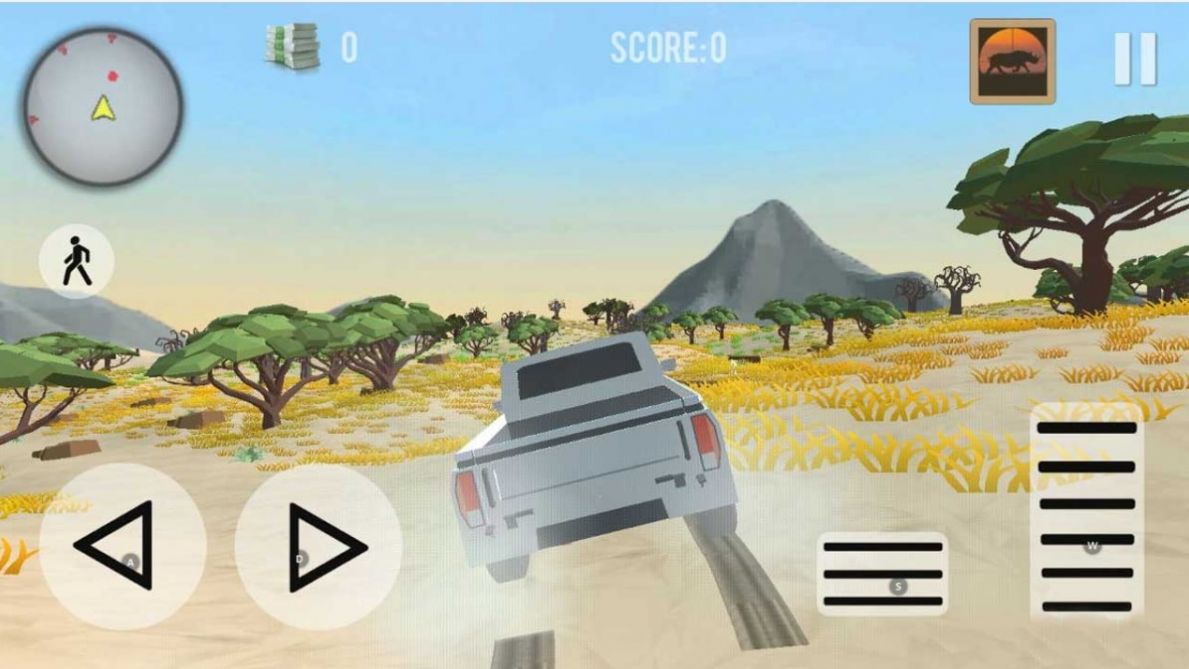Screen dimensions: 1189x669
Task: Open the rhino hunting target icon
Action: [x=1012, y=61]
